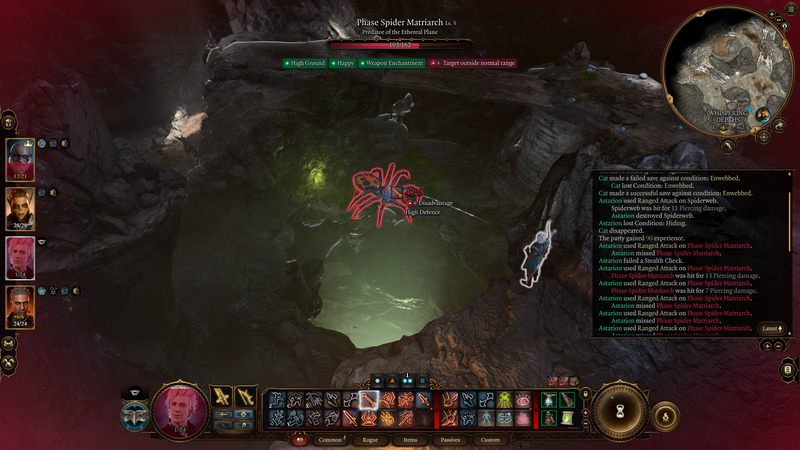The image size is (800, 450).
Task: Open the game menu button above minimap
Action: [791, 10]
